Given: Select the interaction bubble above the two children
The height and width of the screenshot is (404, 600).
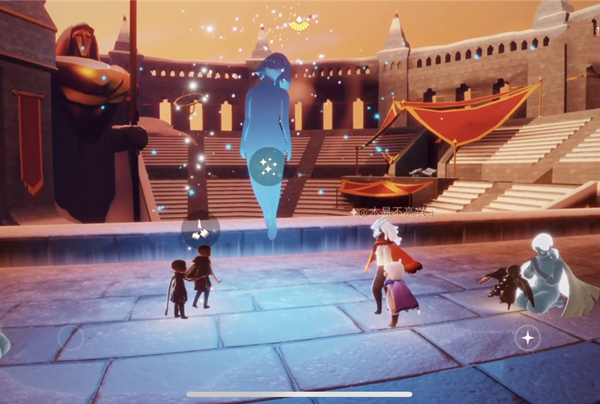Looking at the screenshot, I should pos(199,231).
